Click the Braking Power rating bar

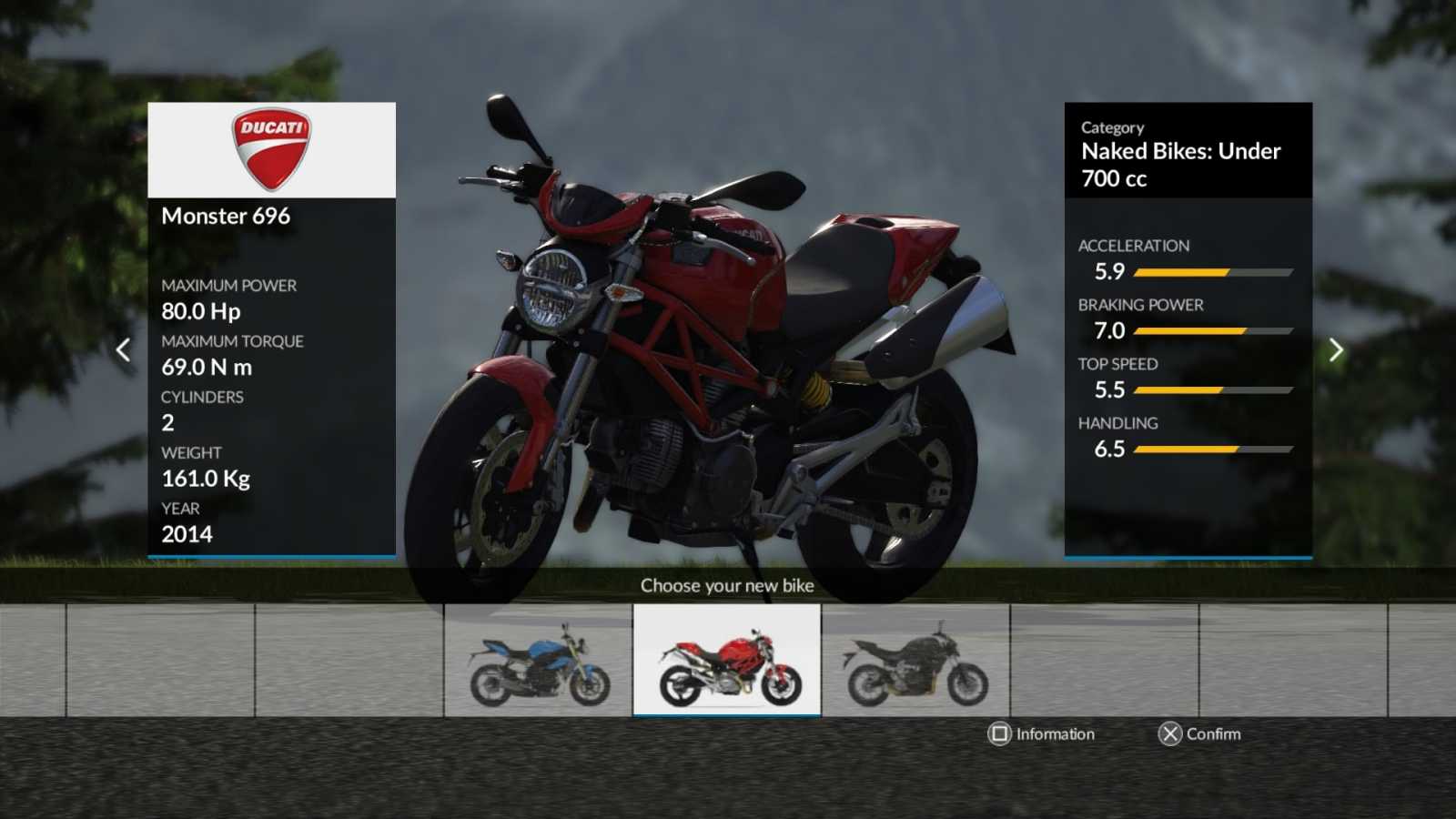pos(1213,330)
